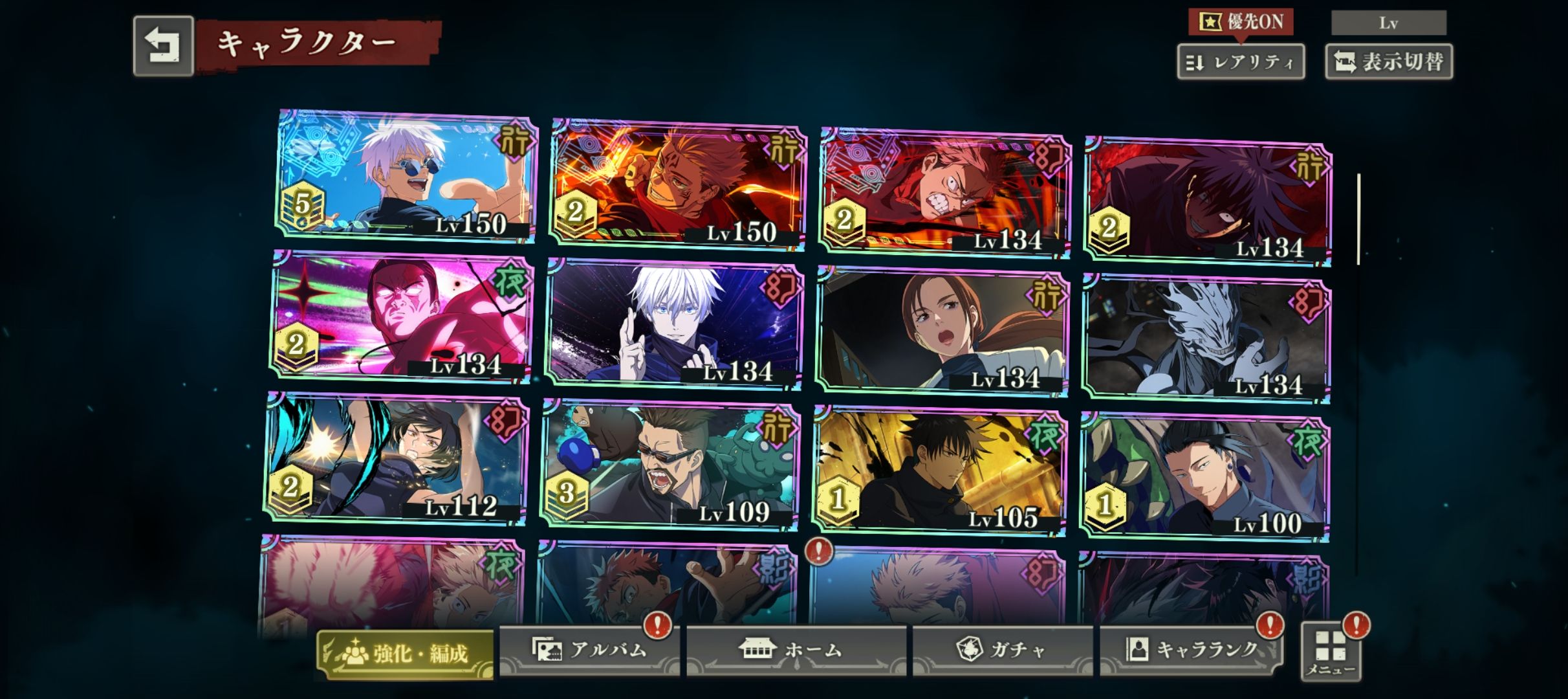Select the Lv134 white-haired Gojo hand-sign card
This screenshot has height=699, width=1568.
(674, 324)
